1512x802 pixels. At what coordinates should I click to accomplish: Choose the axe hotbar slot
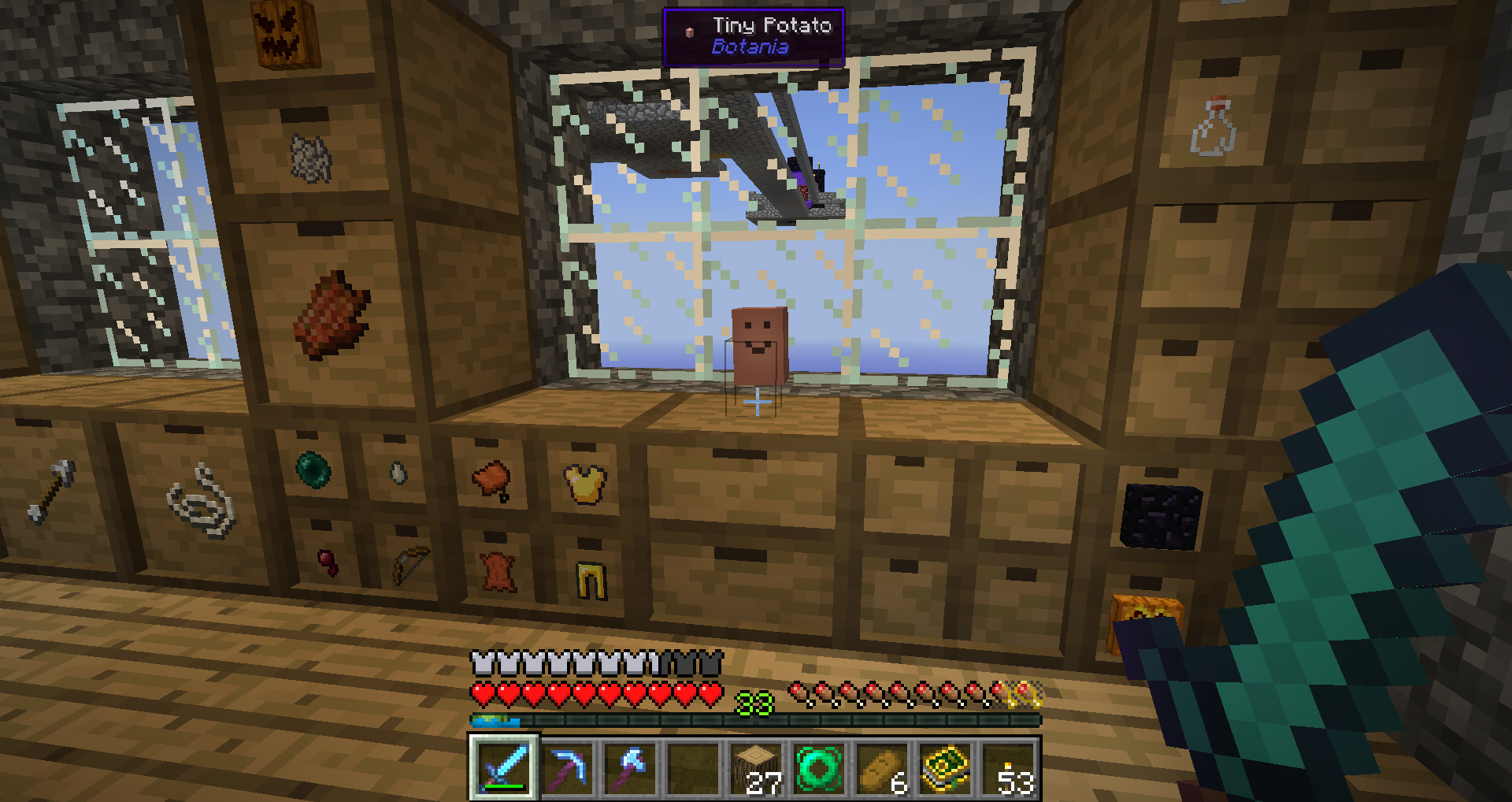pyautogui.click(x=630, y=768)
